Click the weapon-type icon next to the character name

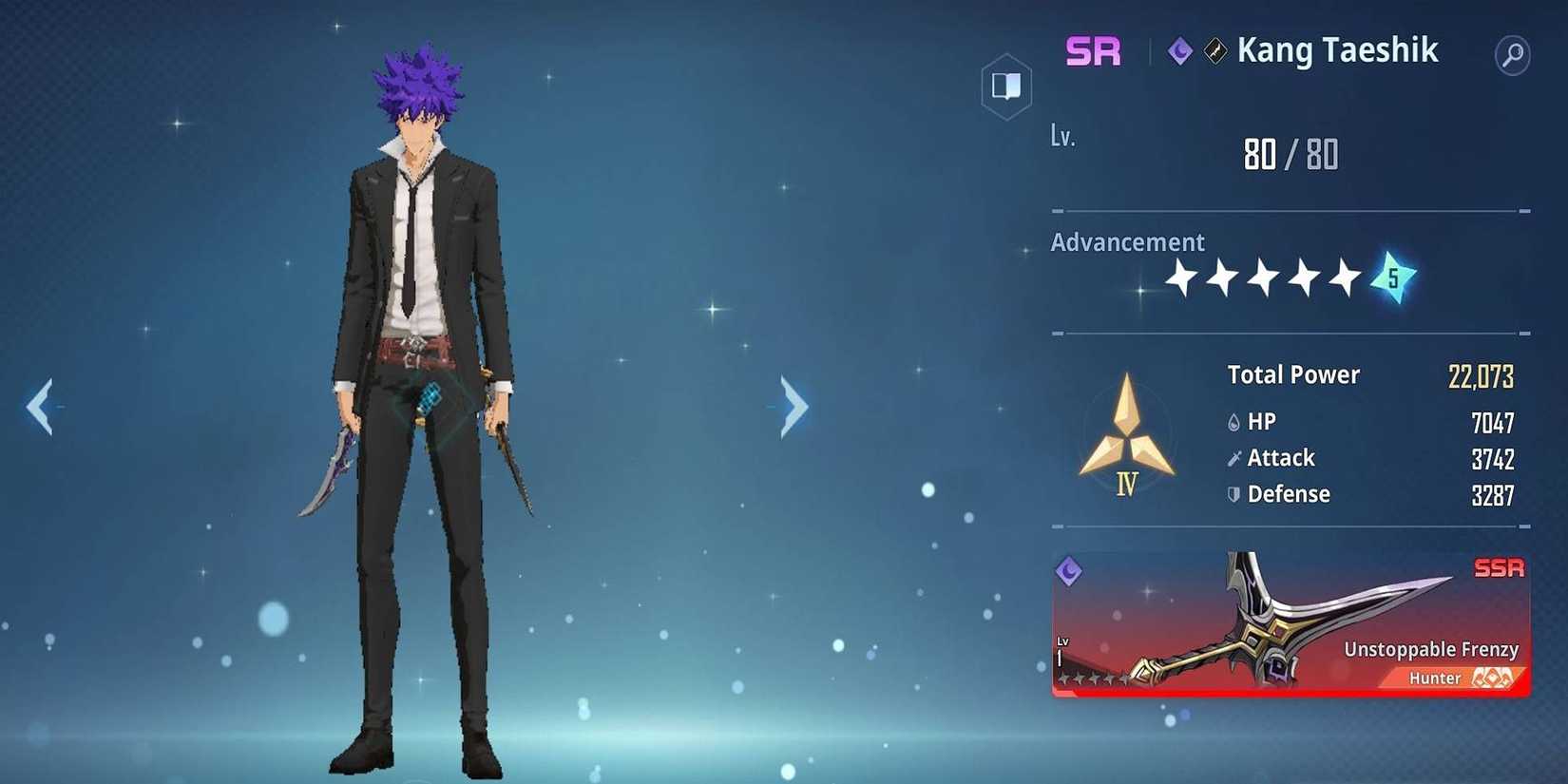(x=1214, y=51)
